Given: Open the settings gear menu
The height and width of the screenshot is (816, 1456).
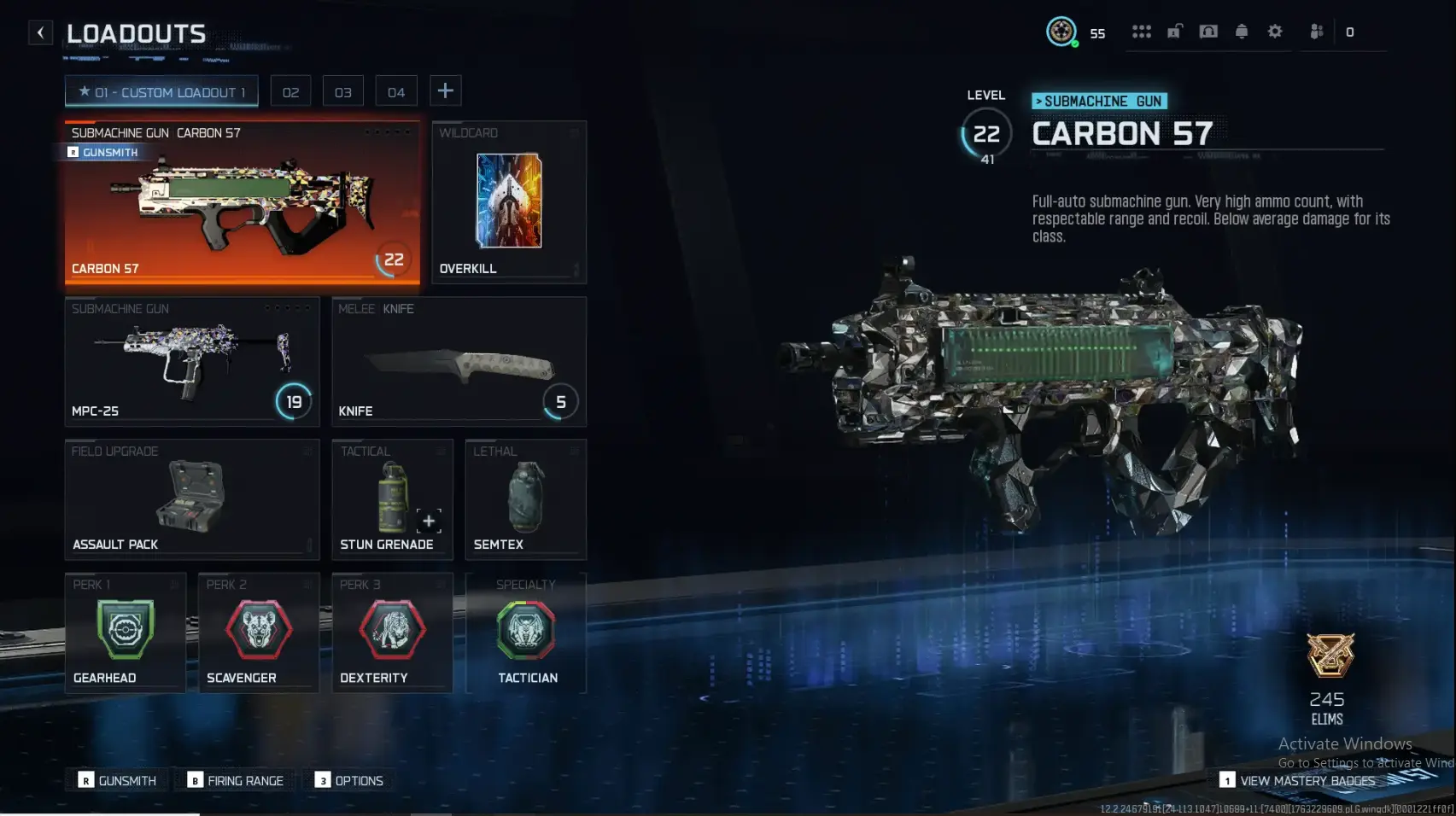Looking at the screenshot, I should (x=1275, y=31).
